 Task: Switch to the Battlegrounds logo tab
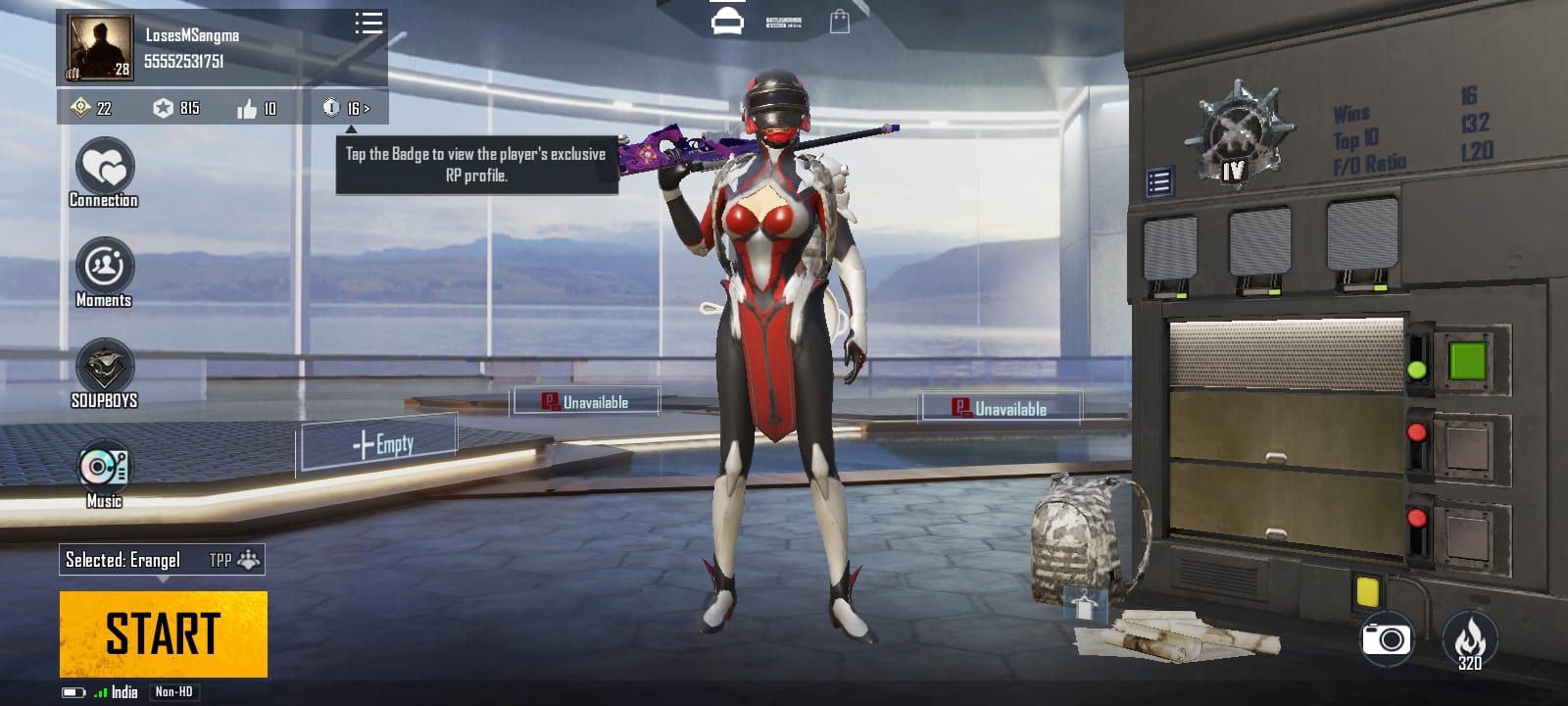pos(783,22)
